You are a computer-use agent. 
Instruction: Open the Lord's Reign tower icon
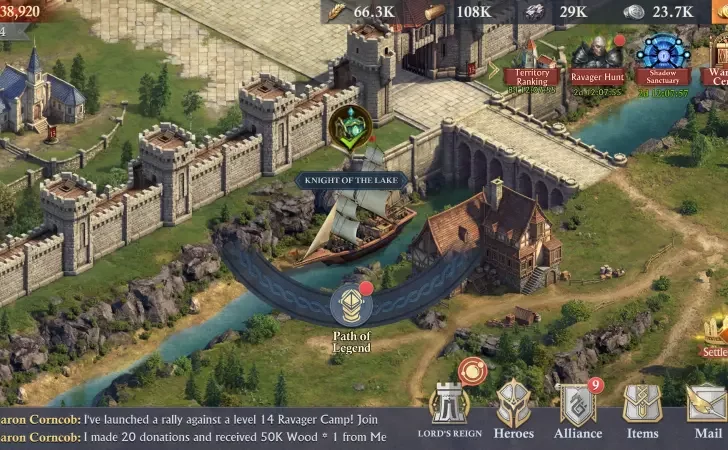pyautogui.click(x=449, y=406)
